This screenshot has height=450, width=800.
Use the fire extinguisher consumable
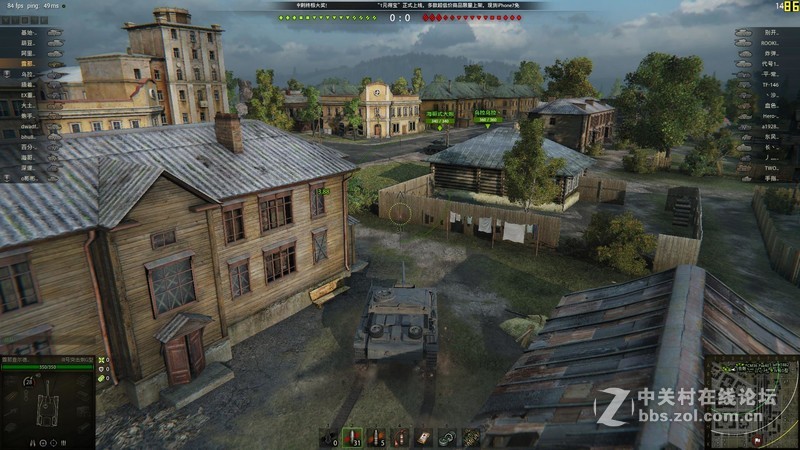click(x=400, y=437)
